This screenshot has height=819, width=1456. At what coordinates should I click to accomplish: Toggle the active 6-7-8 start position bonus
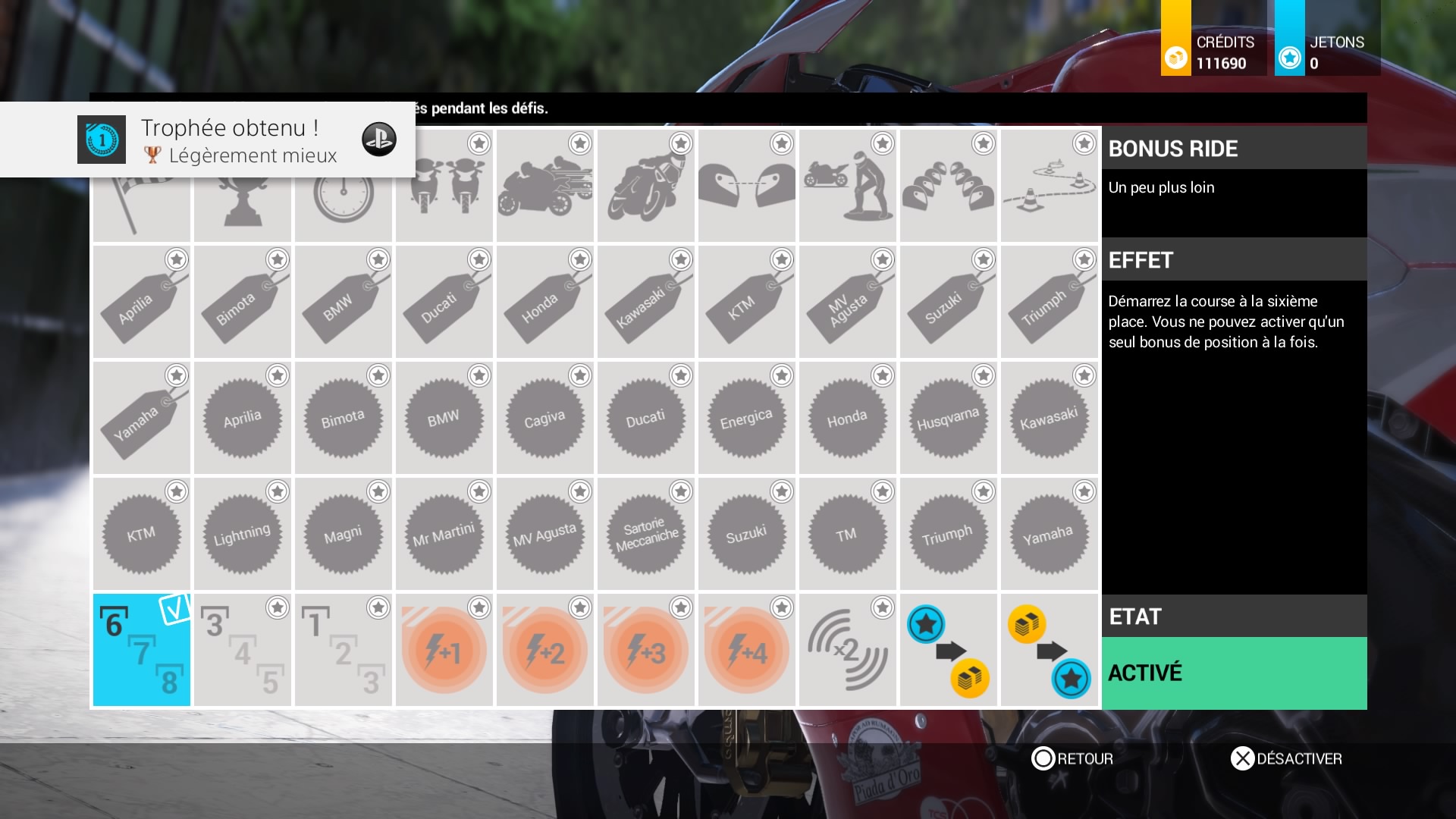click(142, 650)
